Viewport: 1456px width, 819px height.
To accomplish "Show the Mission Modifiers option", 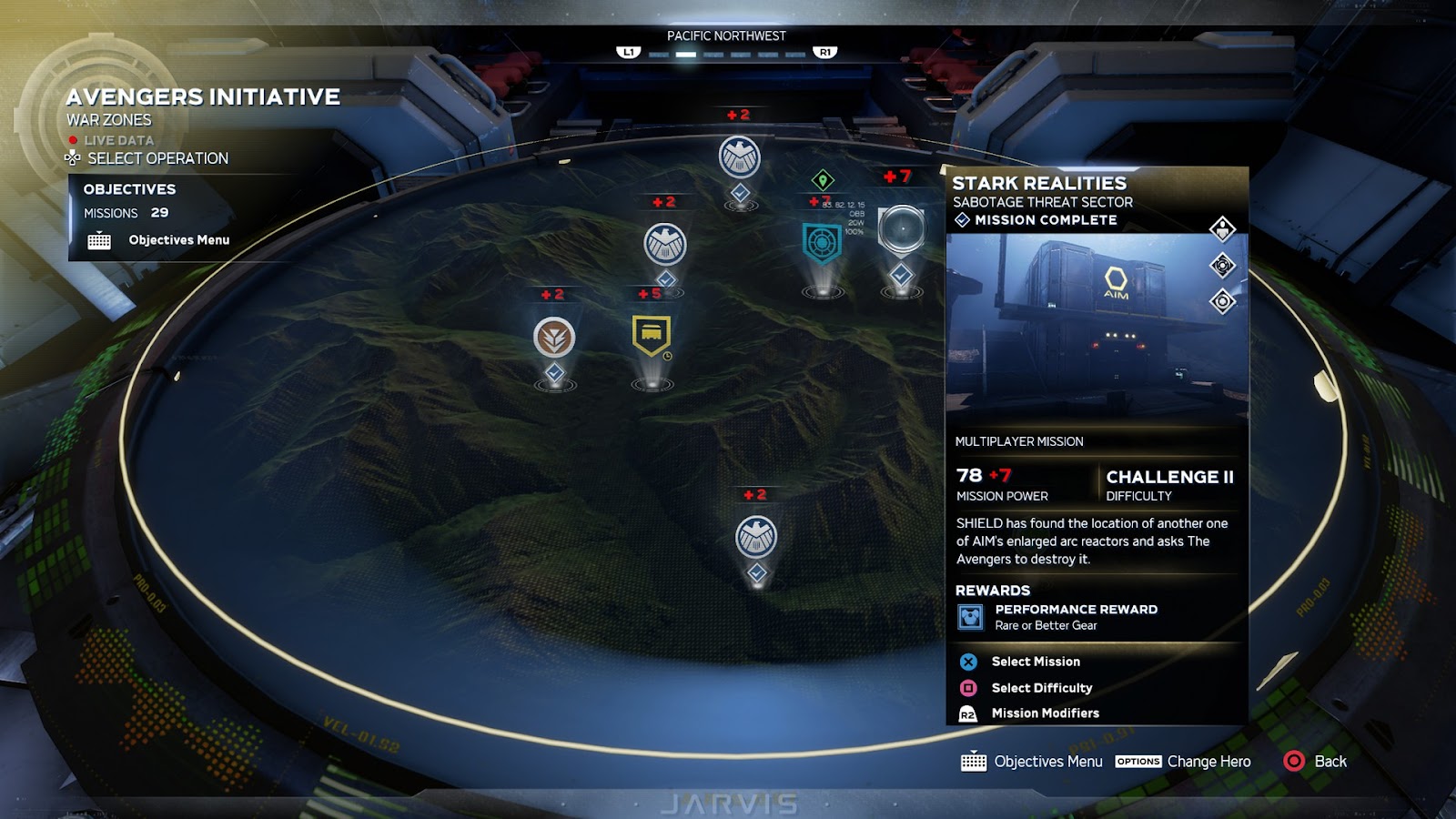I will 1045,713.
